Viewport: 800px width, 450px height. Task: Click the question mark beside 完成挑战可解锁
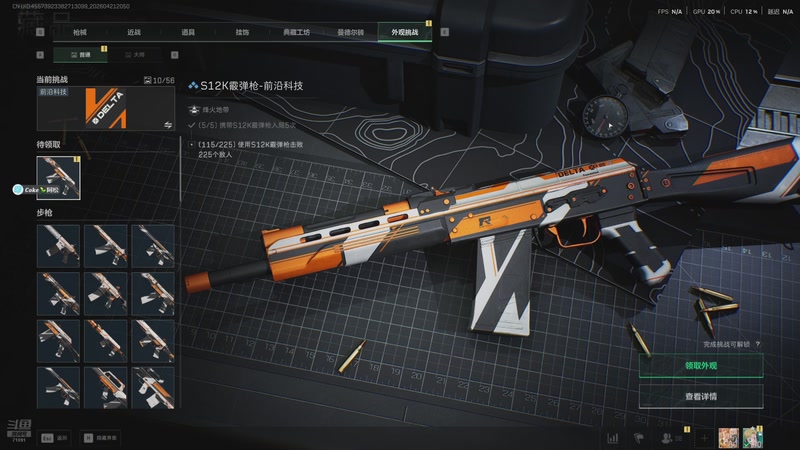pos(758,344)
